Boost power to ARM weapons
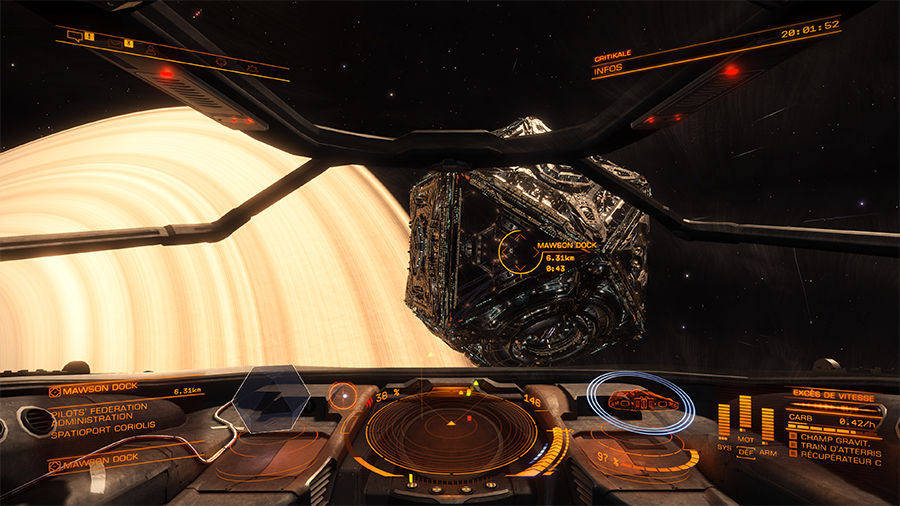Viewport: 900px width, 506px height. pos(767,453)
